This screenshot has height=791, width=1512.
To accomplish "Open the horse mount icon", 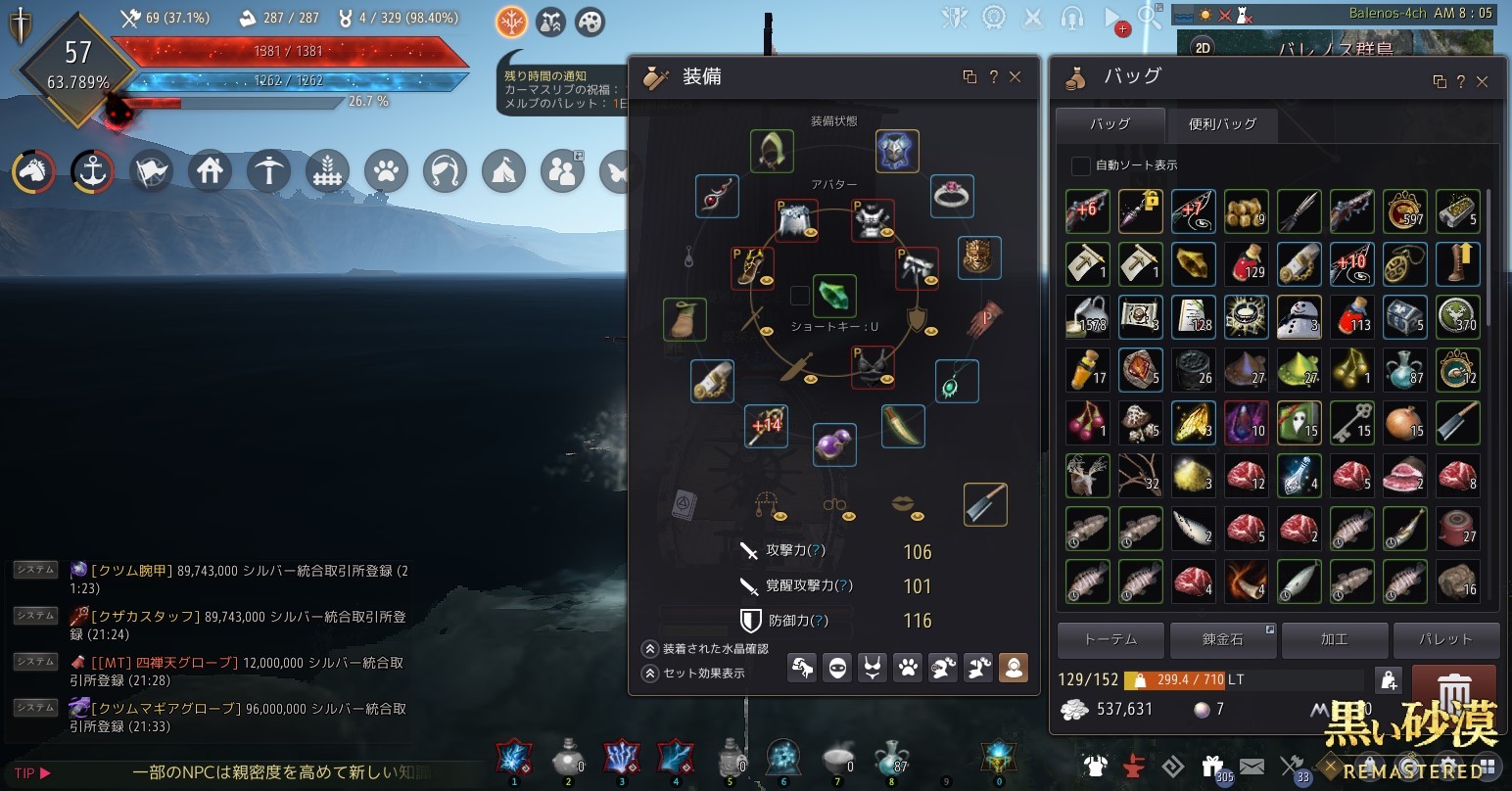I will pyautogui.click(x=33, y=172).
